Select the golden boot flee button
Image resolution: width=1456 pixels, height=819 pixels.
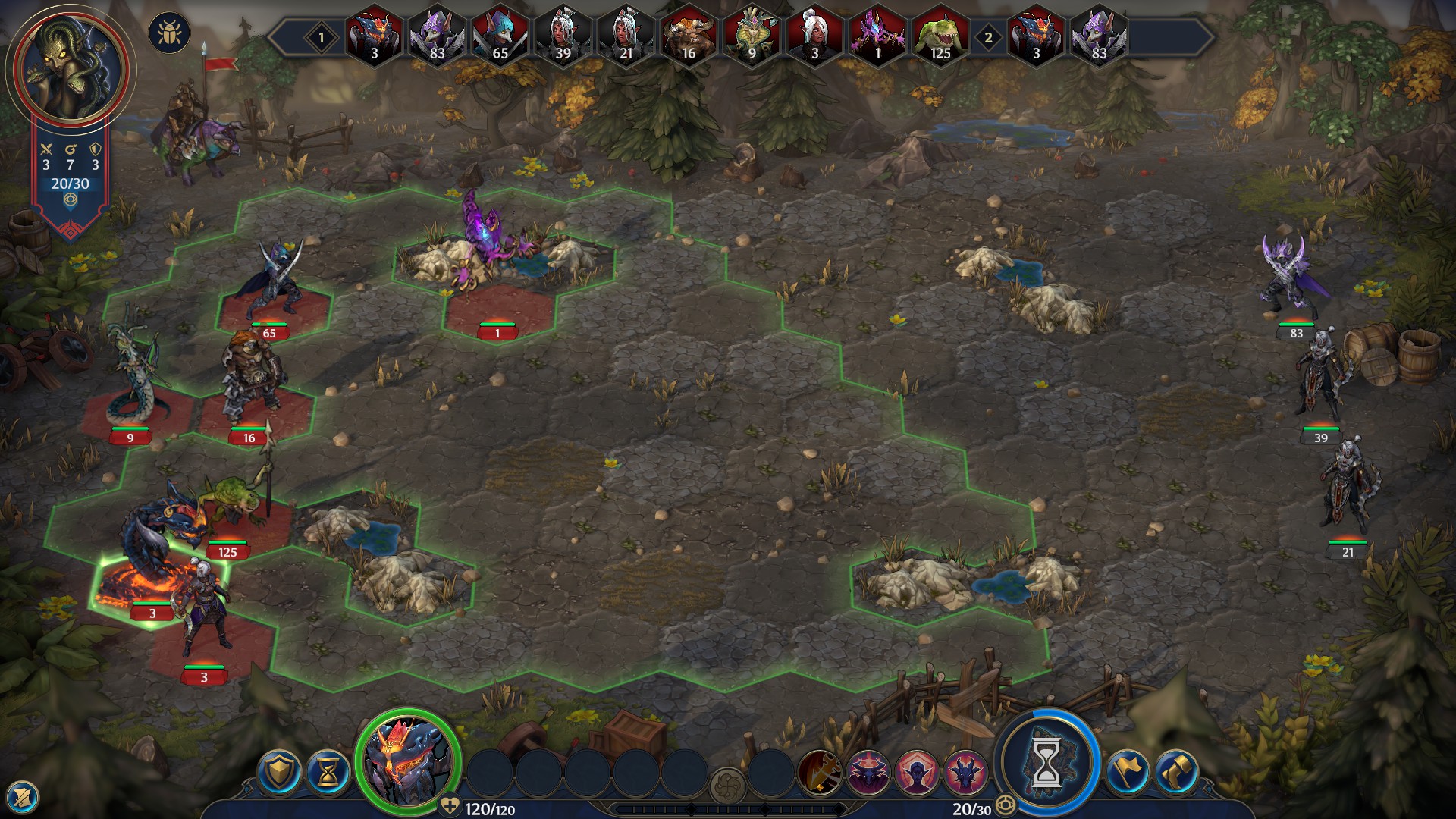1175,772
